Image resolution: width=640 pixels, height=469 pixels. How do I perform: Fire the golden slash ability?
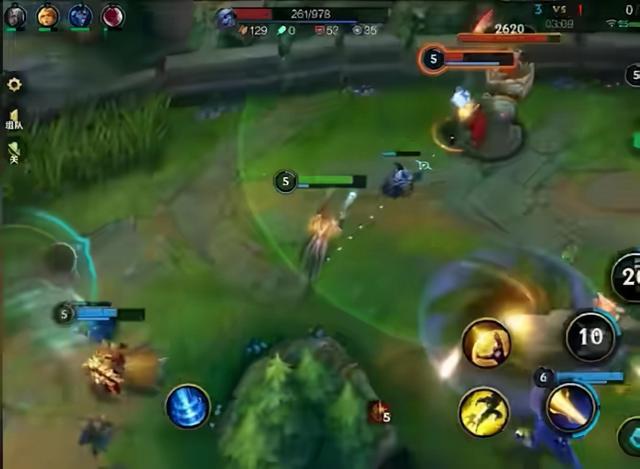click(571, 408)
